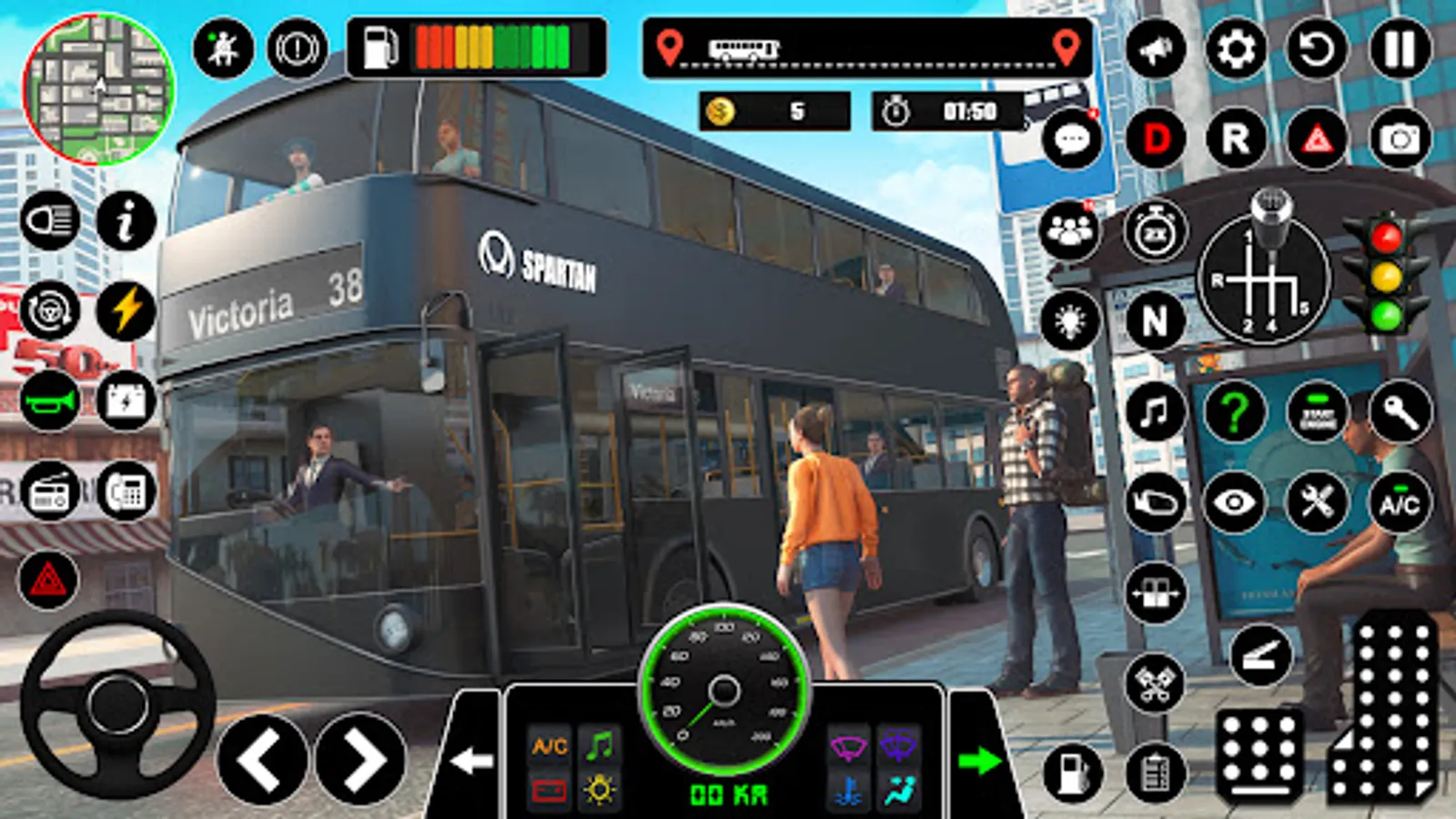
Task: Honk the green horn button
Action: pos(50,401)
